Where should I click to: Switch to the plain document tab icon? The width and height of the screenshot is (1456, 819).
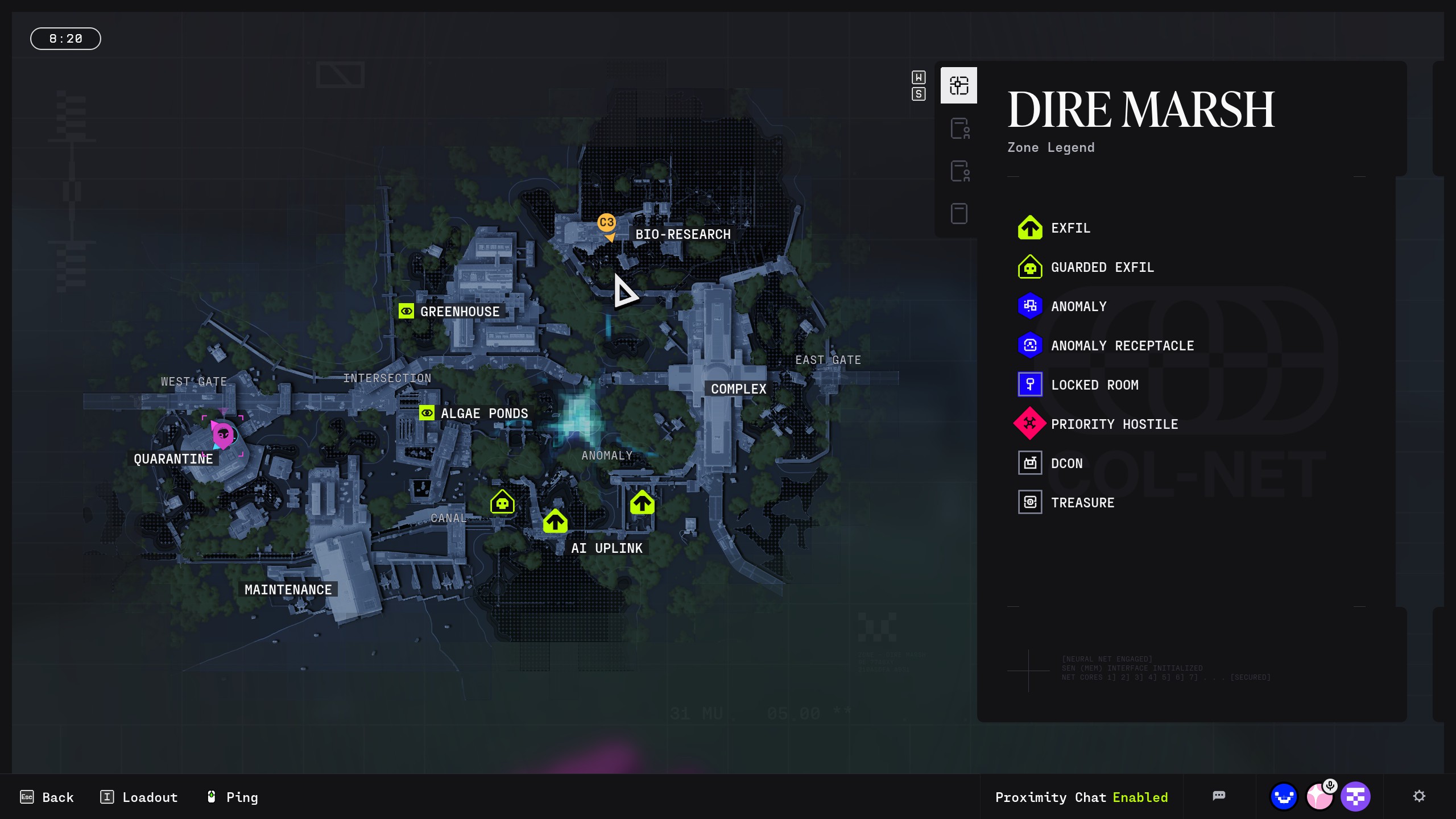pos(959,214)
